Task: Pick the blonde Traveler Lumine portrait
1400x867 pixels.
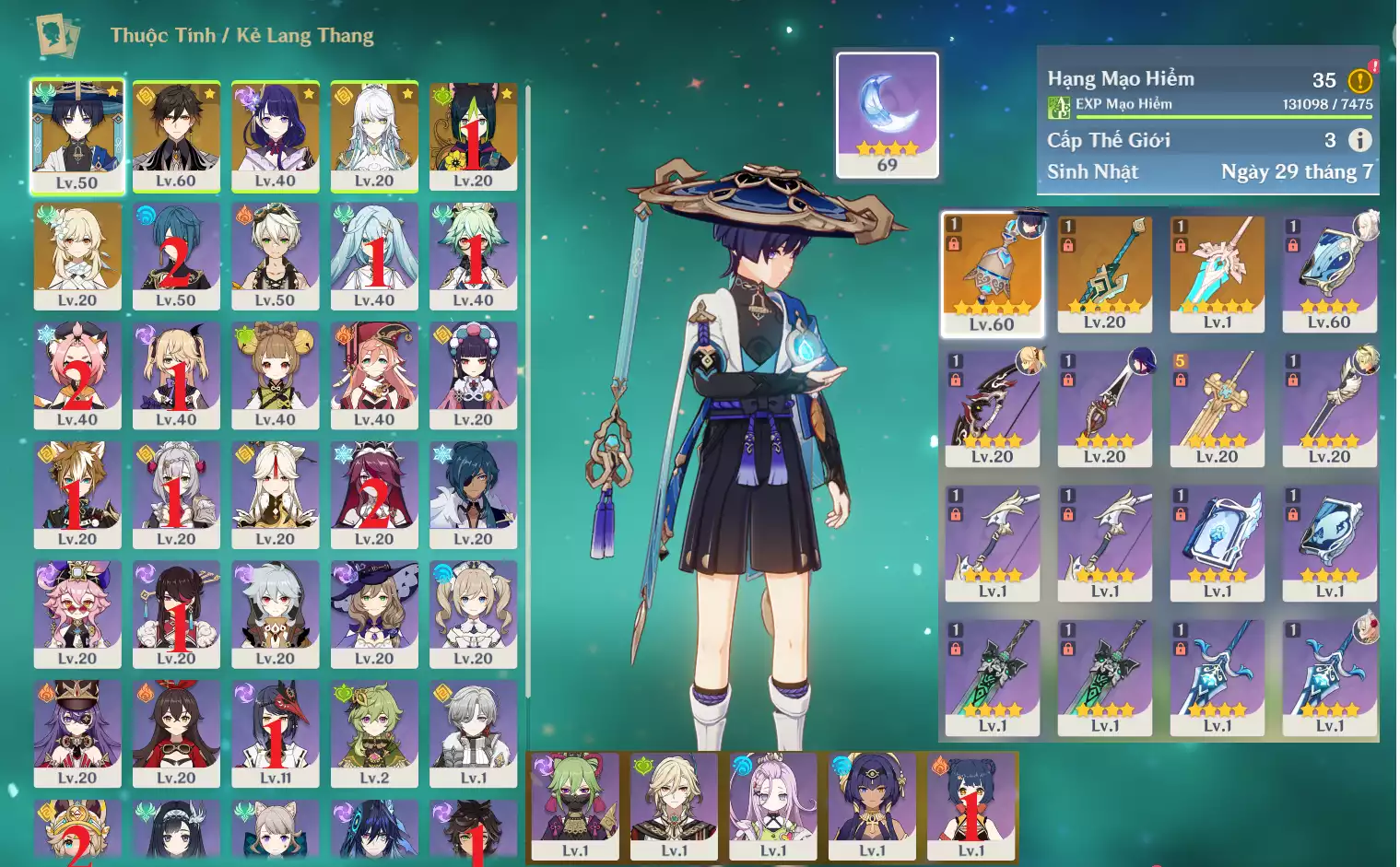Action: (77, 254)
